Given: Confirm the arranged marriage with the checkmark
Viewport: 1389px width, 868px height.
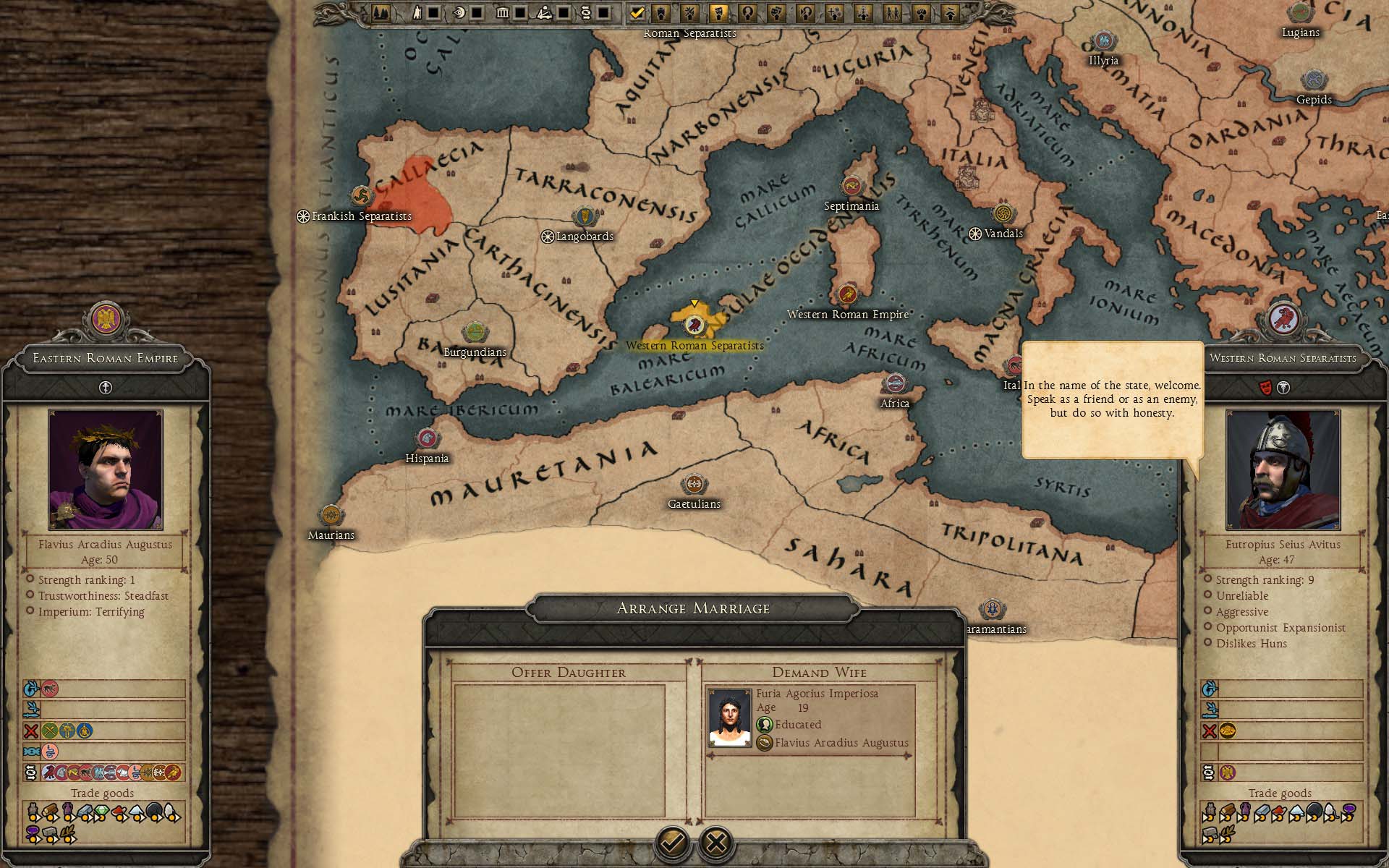Looking at the screenshot, I should [x=673, y=842].
